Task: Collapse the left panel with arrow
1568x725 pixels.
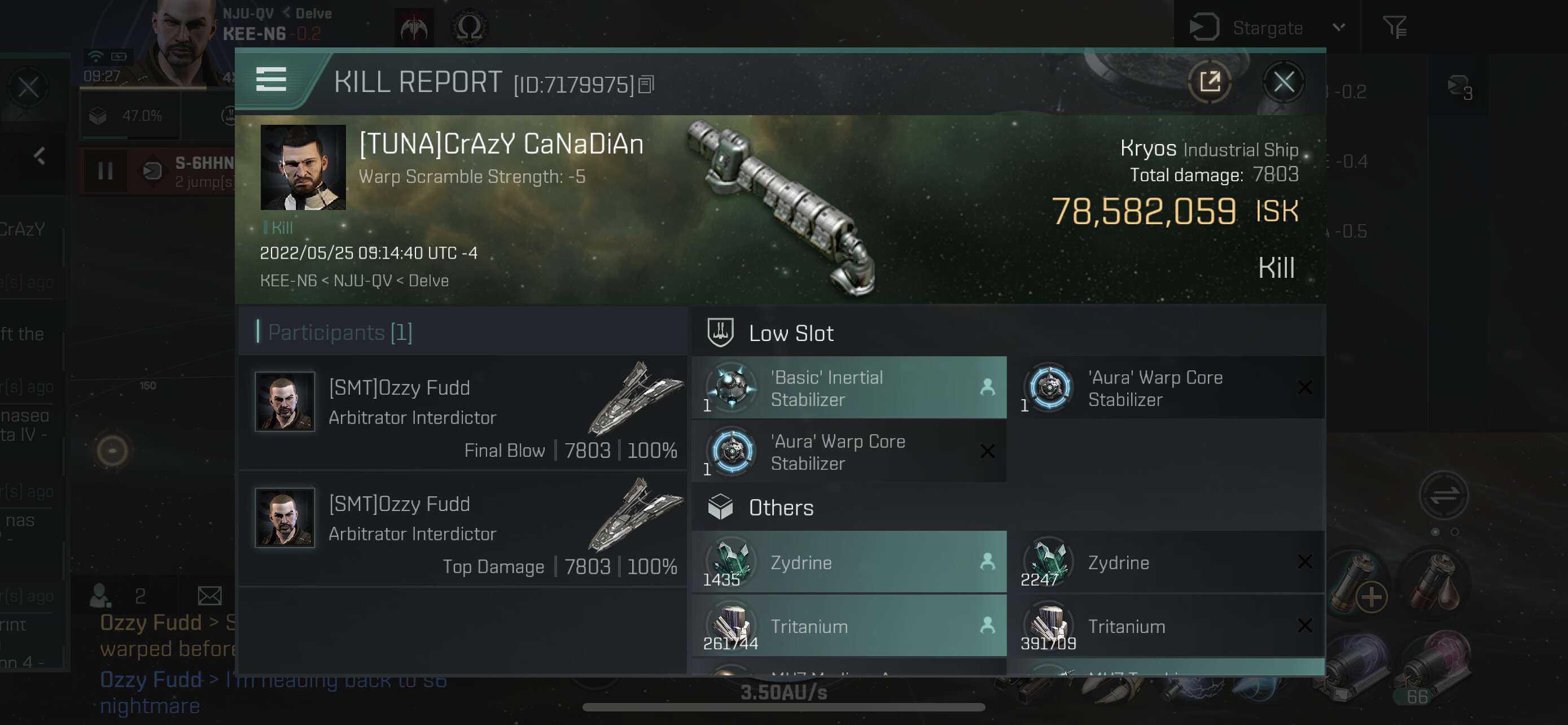Action: coord(40,156)
